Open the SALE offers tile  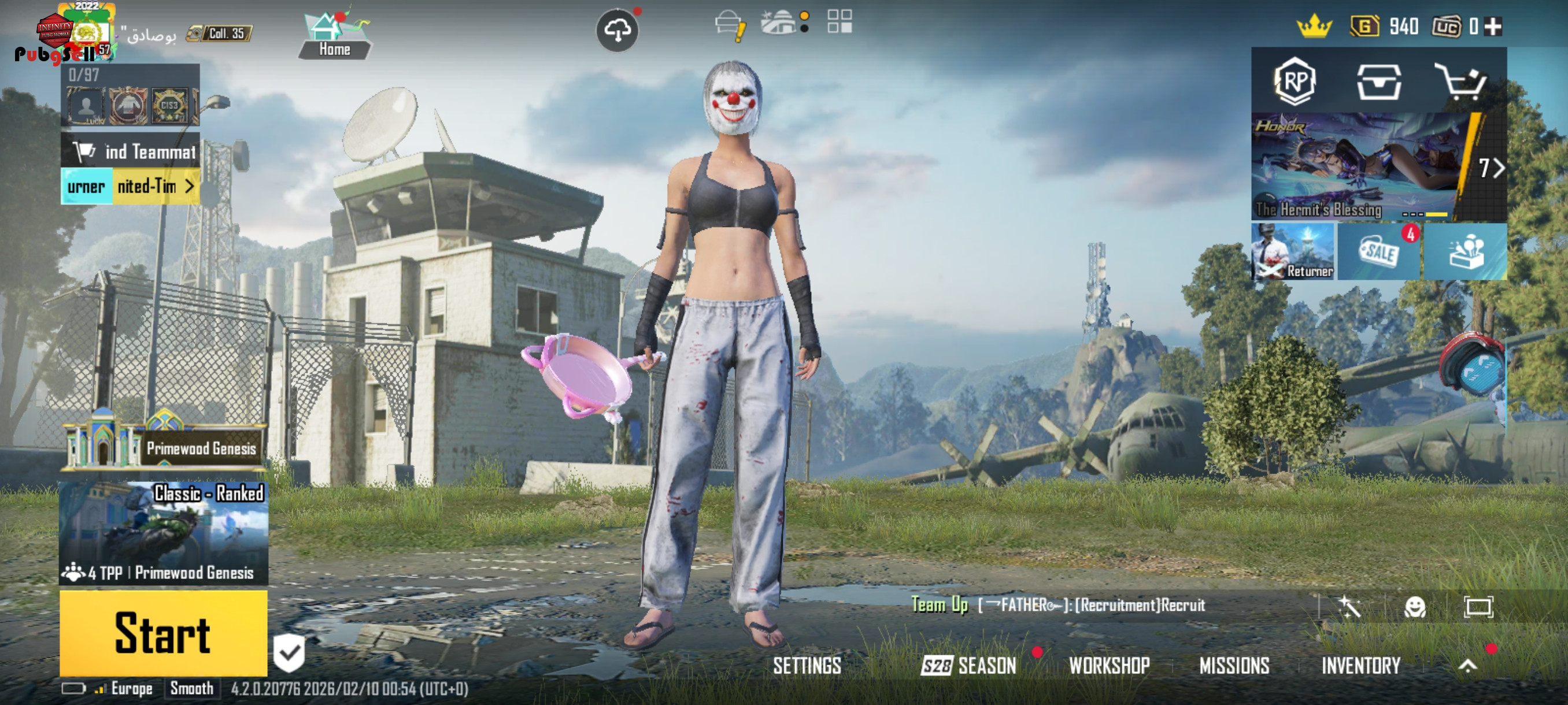[1380, 252]
